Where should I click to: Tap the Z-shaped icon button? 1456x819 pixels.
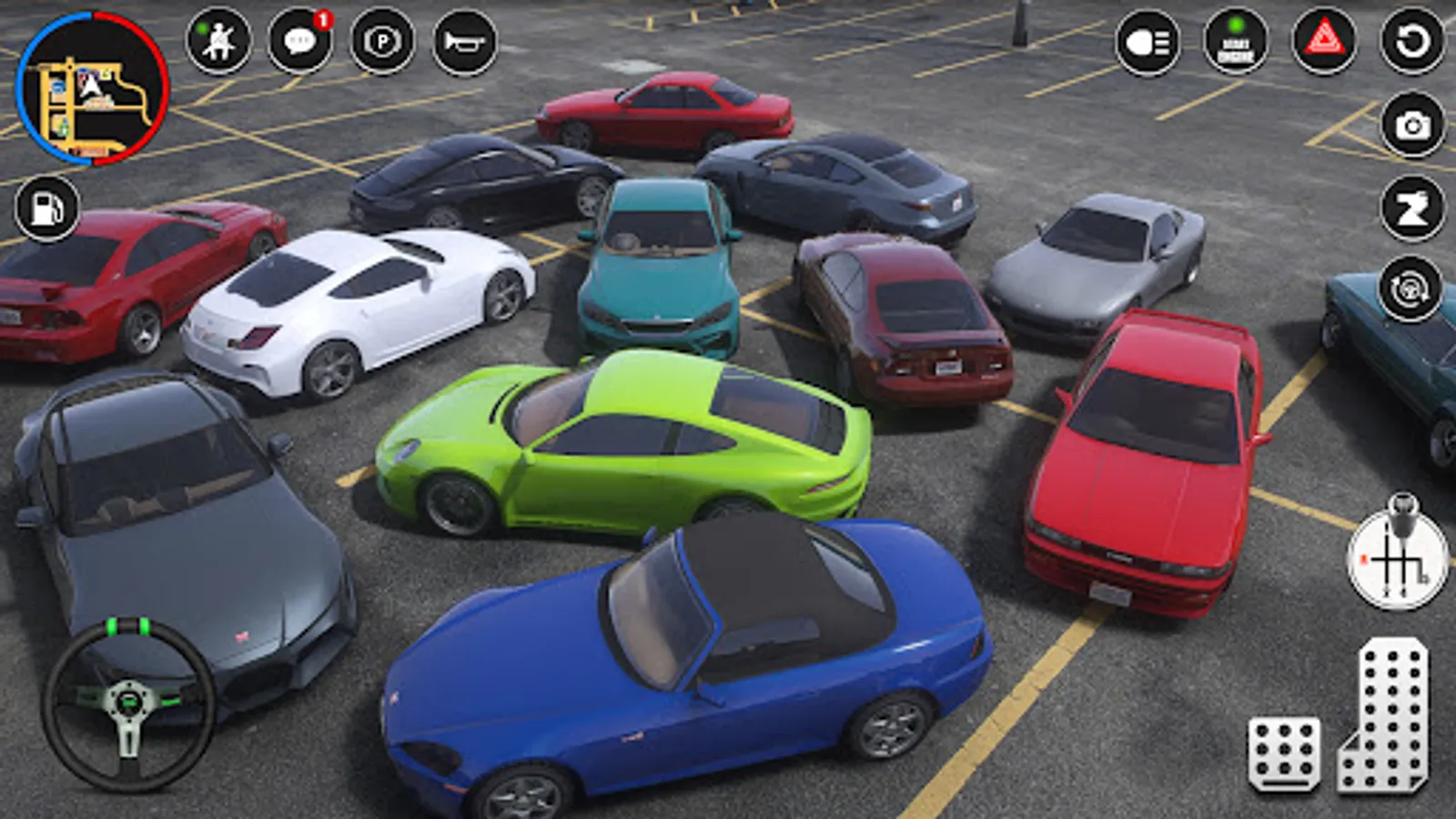point(1412,208)
